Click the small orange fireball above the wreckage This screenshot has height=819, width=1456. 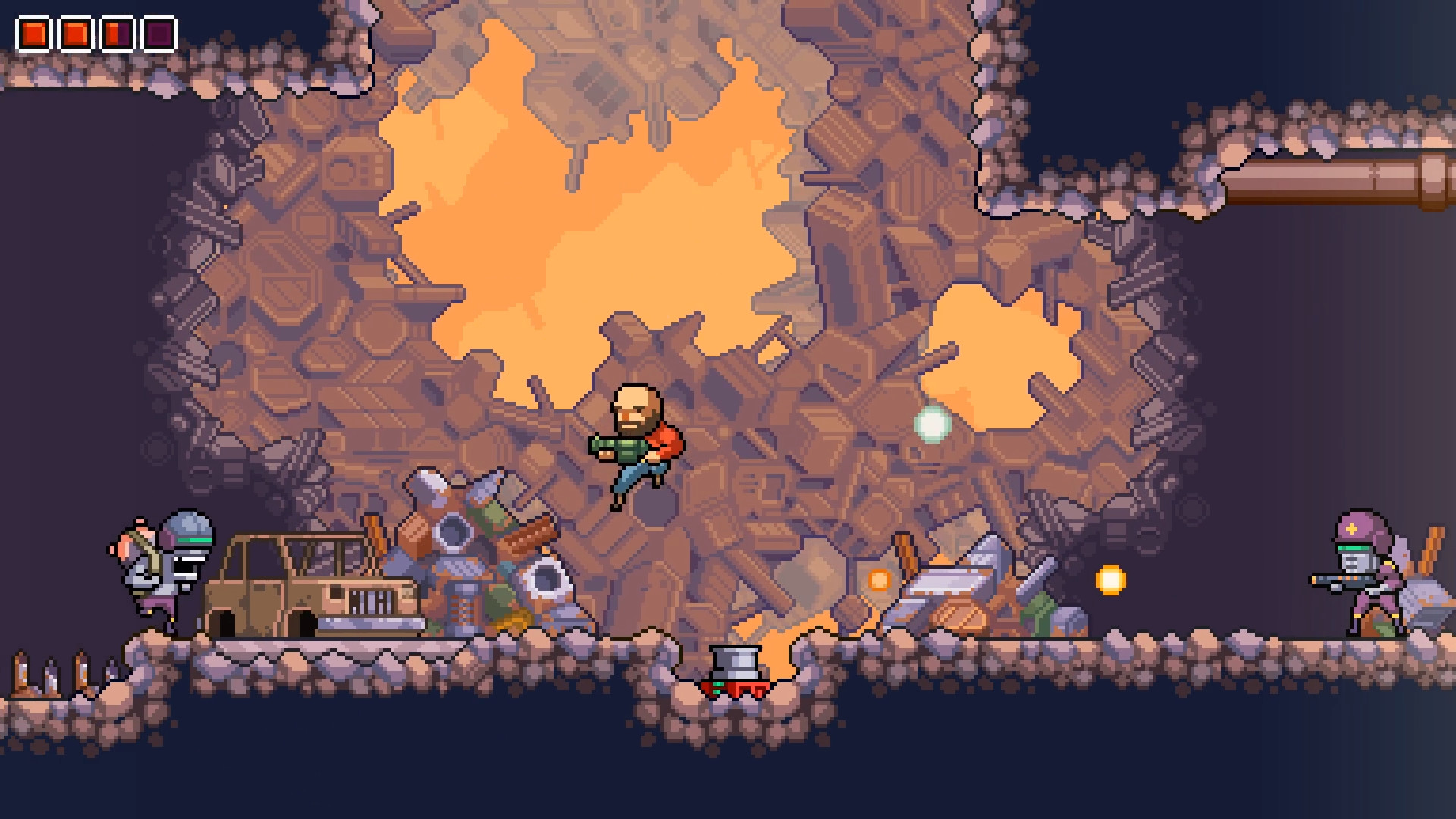(877, 578)
